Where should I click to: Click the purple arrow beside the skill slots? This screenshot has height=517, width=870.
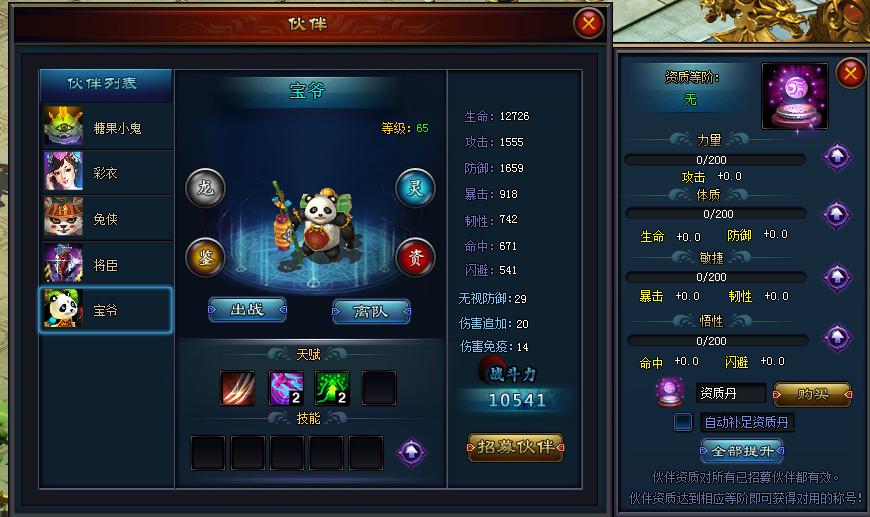[x=409, y=452]
